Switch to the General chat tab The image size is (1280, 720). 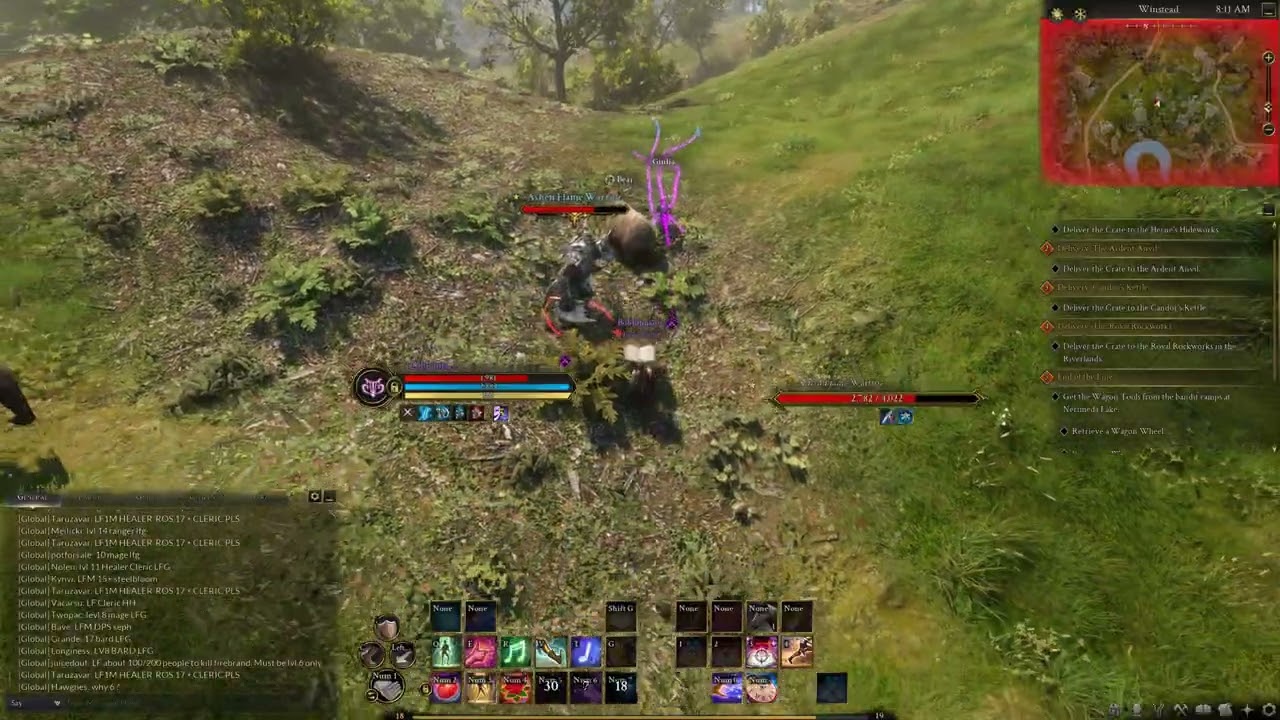click(33, 497)
